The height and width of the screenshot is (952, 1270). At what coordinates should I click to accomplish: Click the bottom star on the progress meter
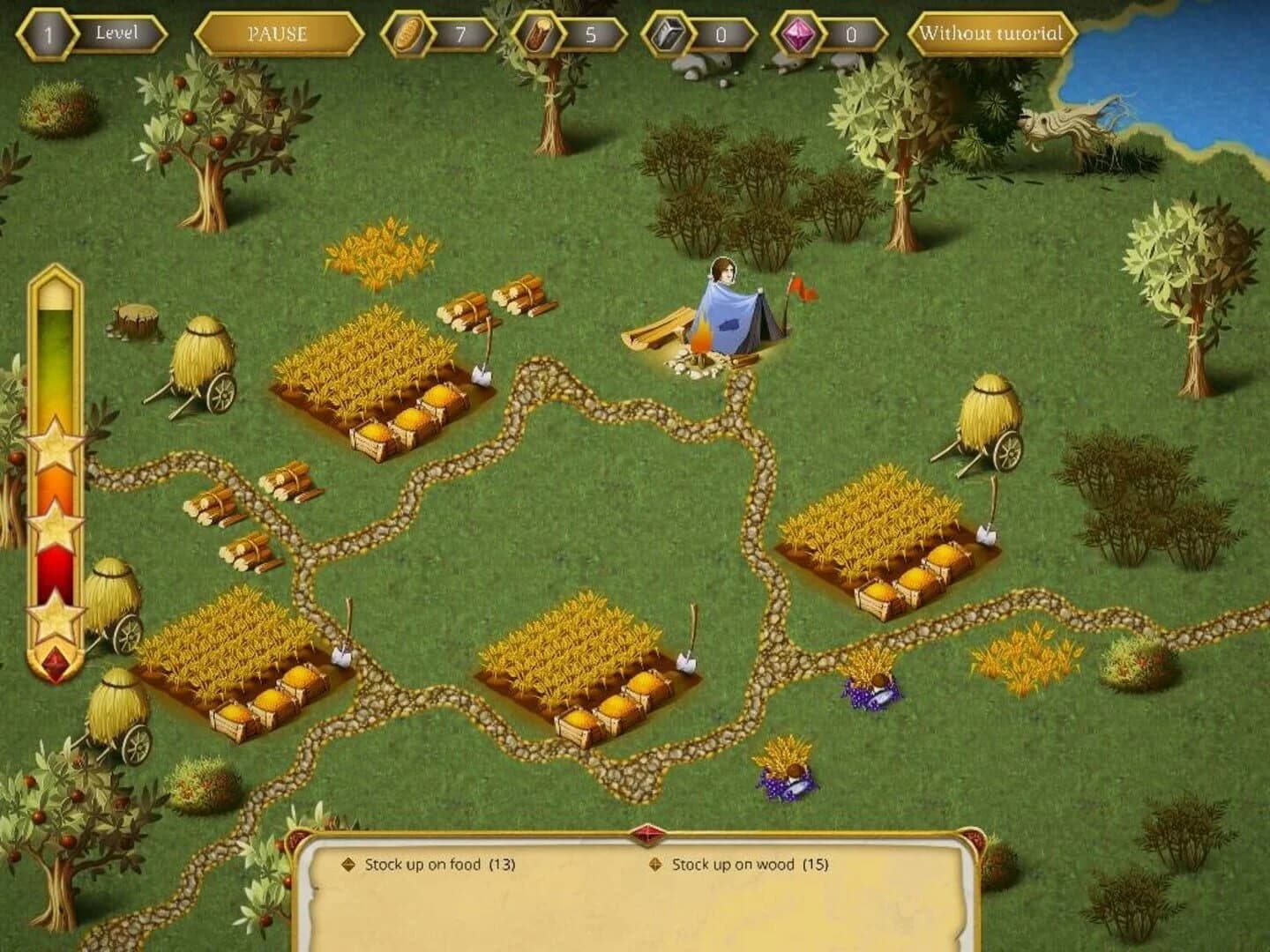55,617
